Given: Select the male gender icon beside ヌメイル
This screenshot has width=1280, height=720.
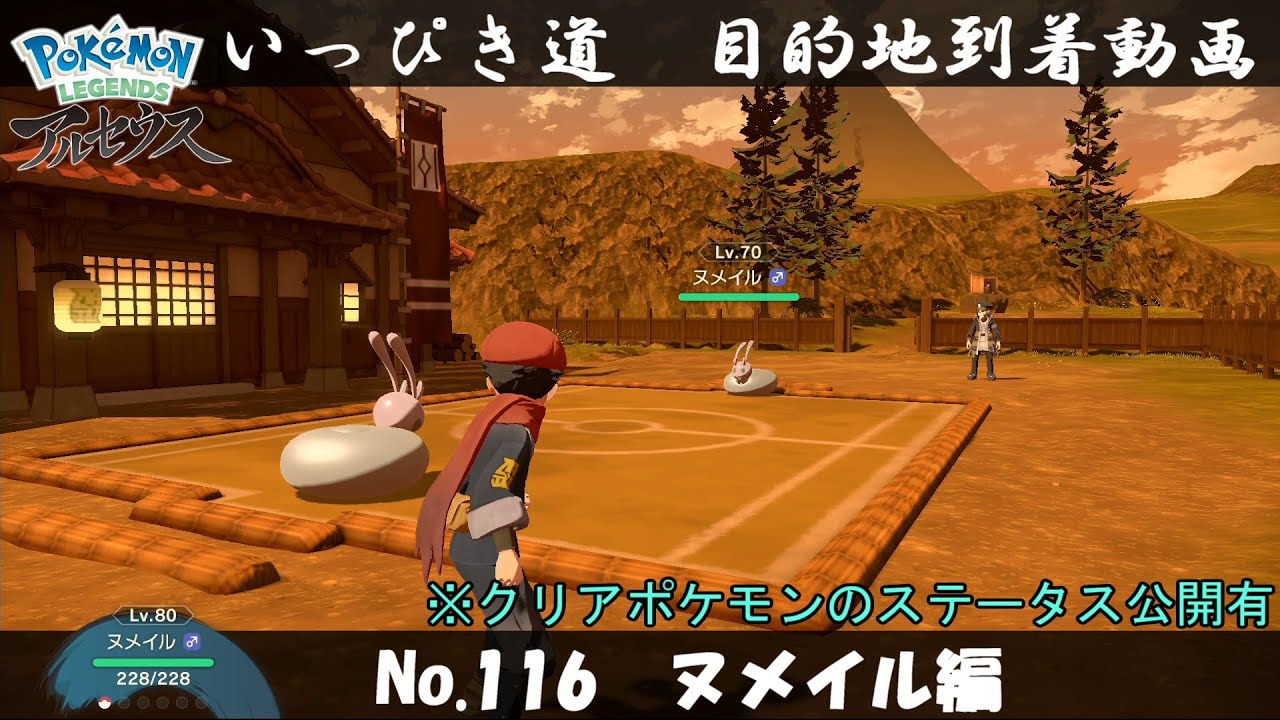Looking at the screenshot, I should 192,642.
